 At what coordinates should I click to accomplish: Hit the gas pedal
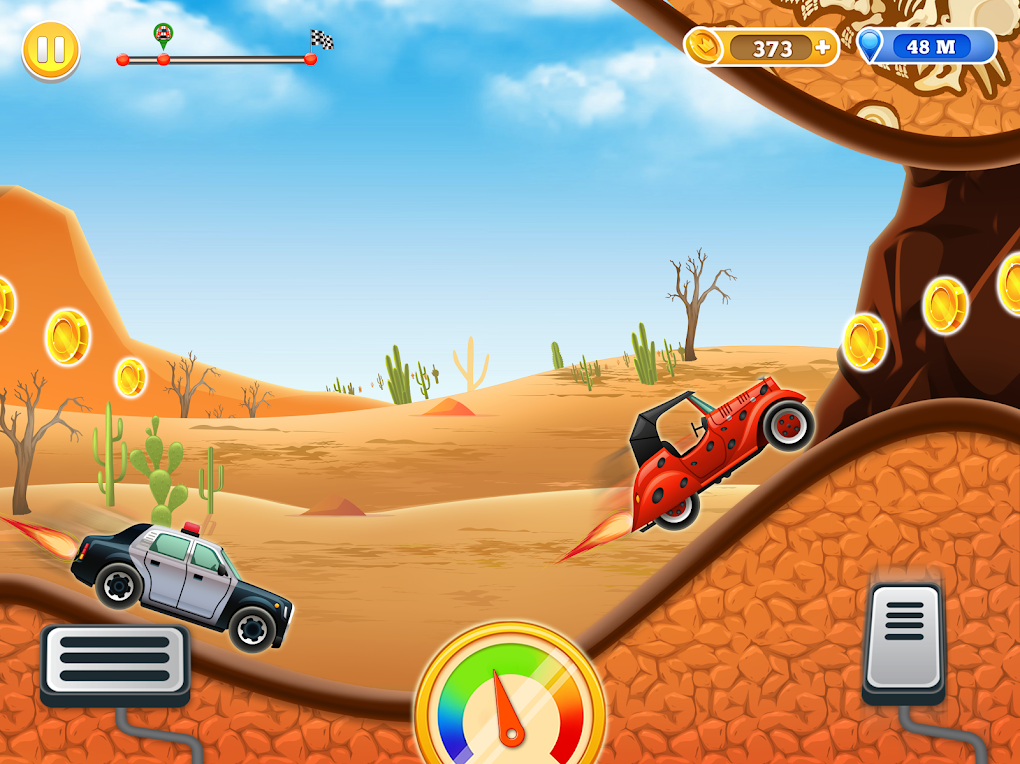(904, 639)
